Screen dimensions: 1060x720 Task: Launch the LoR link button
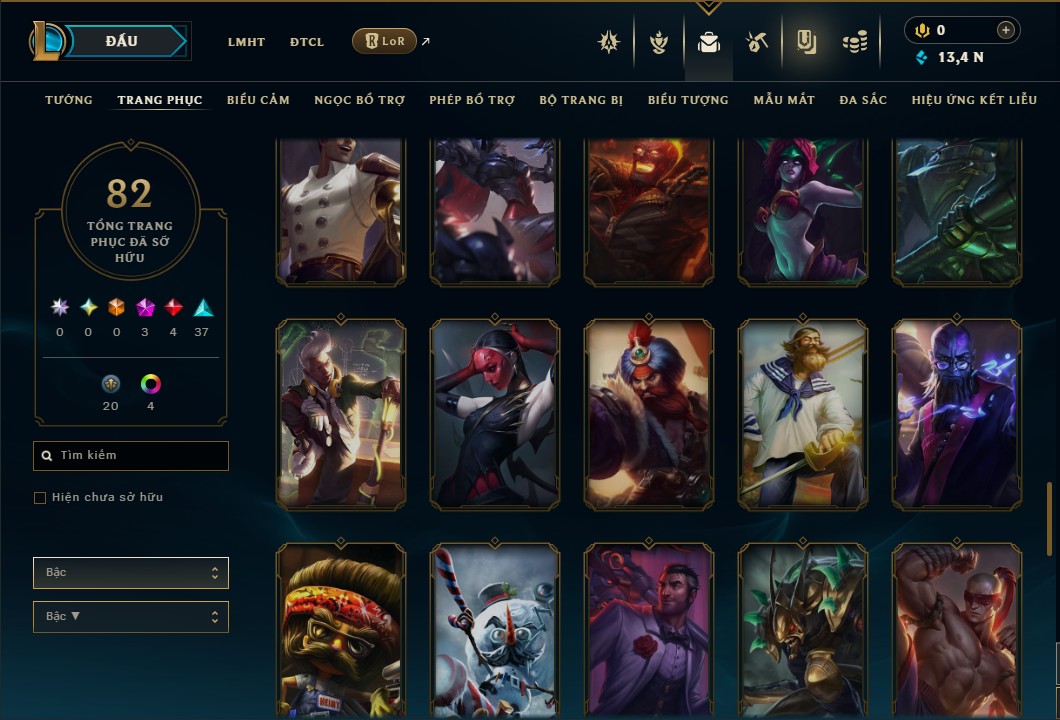click(385, 41)
